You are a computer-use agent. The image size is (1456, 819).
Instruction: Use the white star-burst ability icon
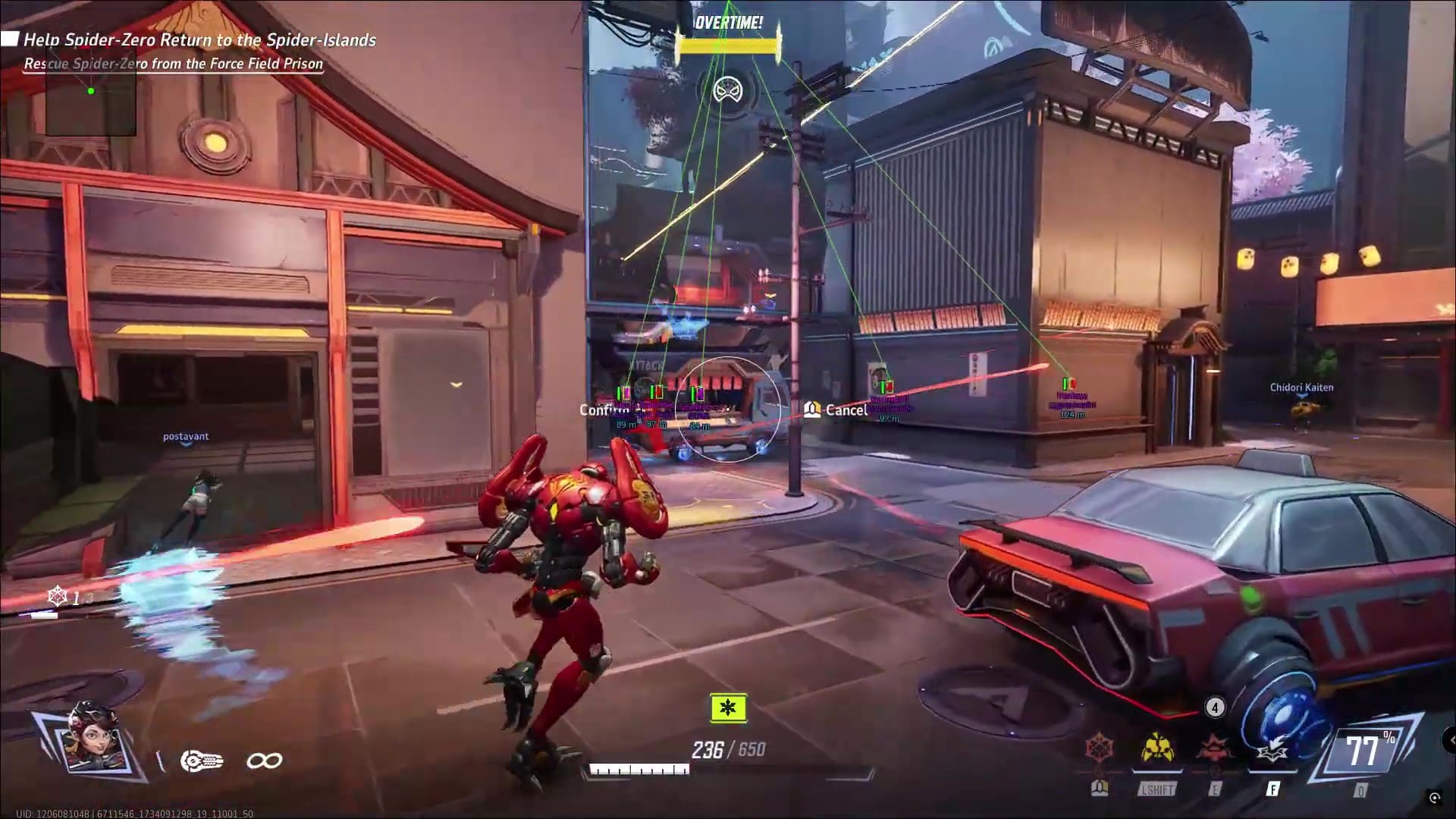pos(1271,751)
